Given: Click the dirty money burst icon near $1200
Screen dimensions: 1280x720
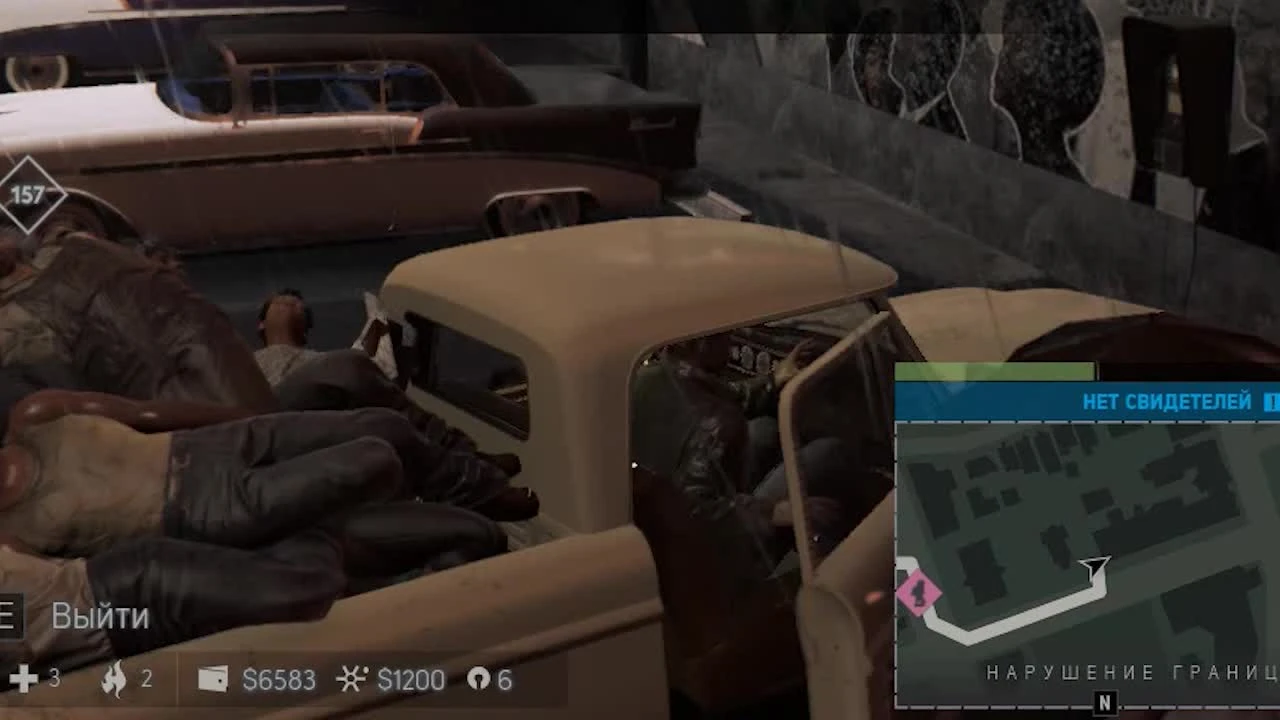Looking at the screenshot, I should 352,679.
